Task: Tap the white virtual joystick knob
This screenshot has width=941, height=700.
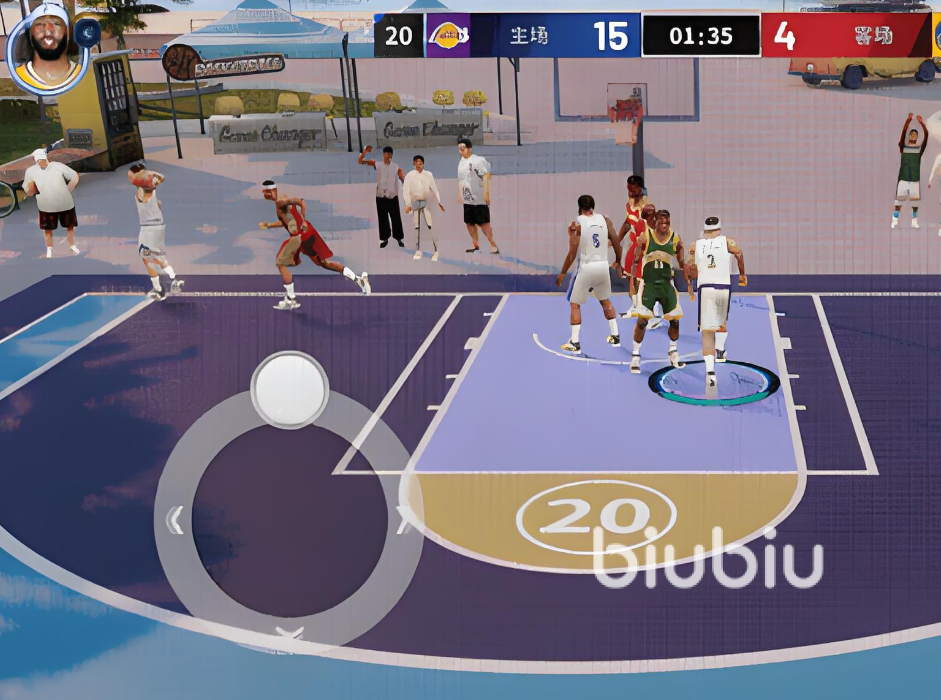Action: [289, 388]
